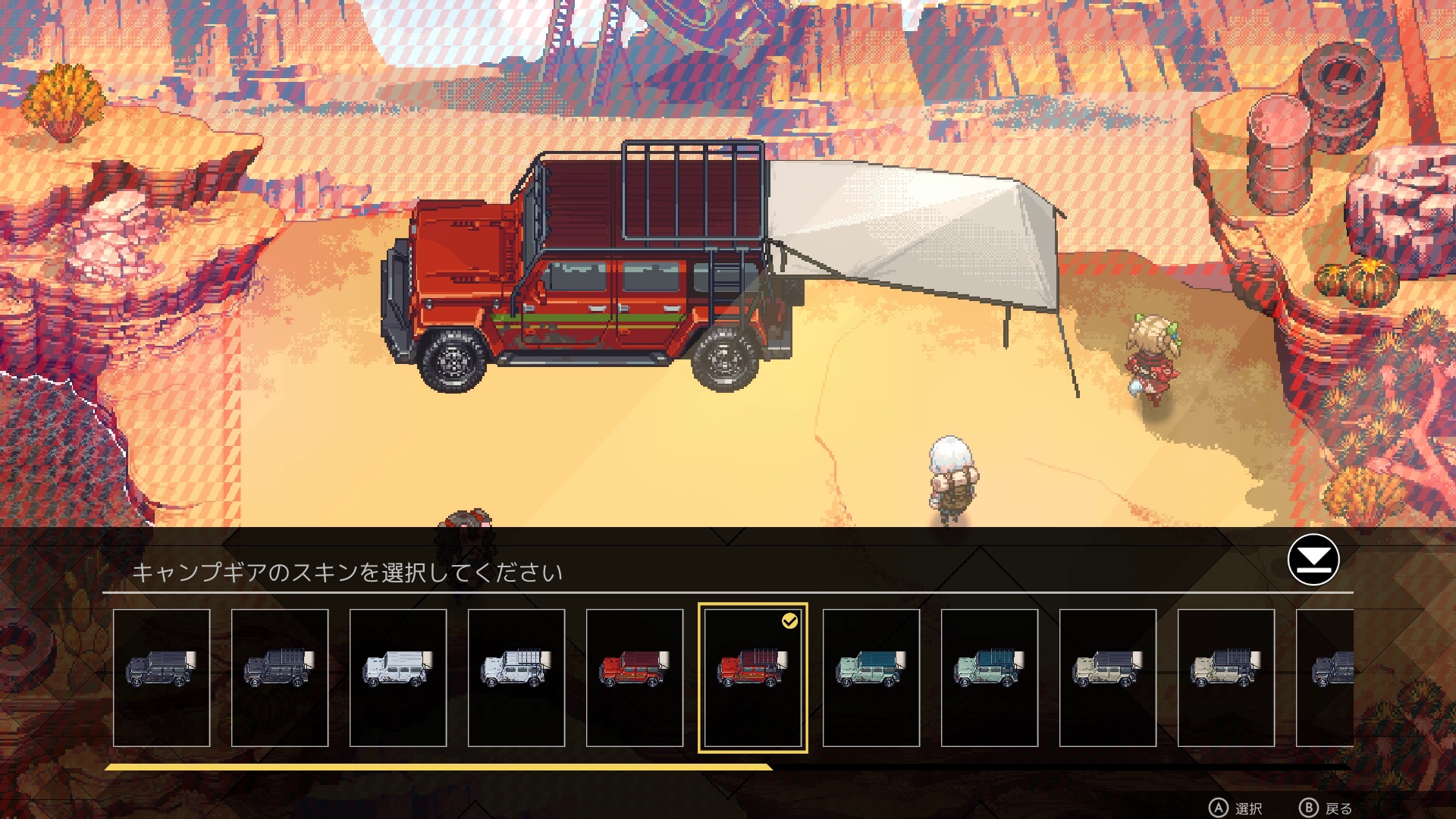Click the キャンプギアのスキン prompt text
Screen dimensions: 1456x819
349,572
